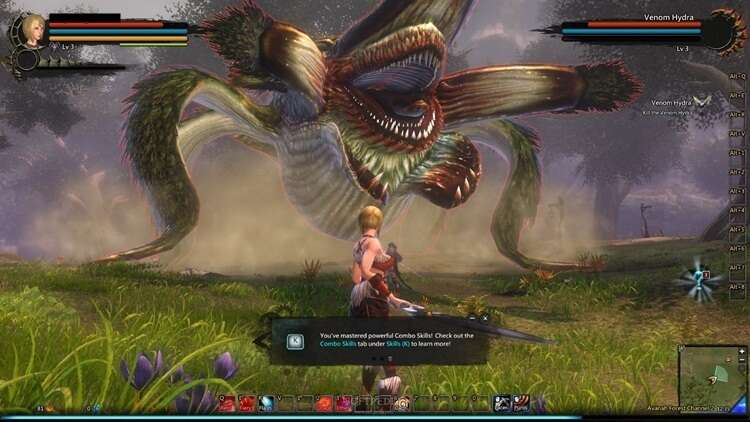Select the Venom Hydra quest tracker entry
Image resolution: width=750 pixels, height=422 pixels.
672,102
